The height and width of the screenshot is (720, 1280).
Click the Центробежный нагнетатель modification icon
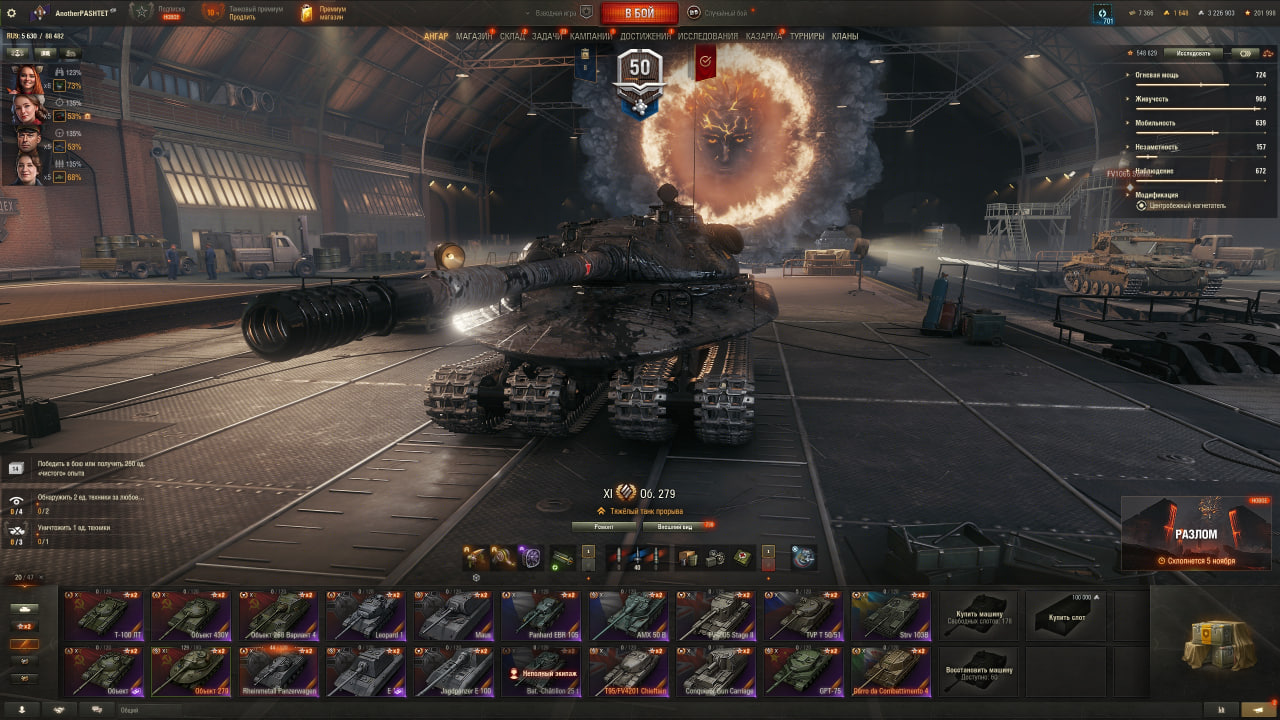click(x=1140, y=205)
